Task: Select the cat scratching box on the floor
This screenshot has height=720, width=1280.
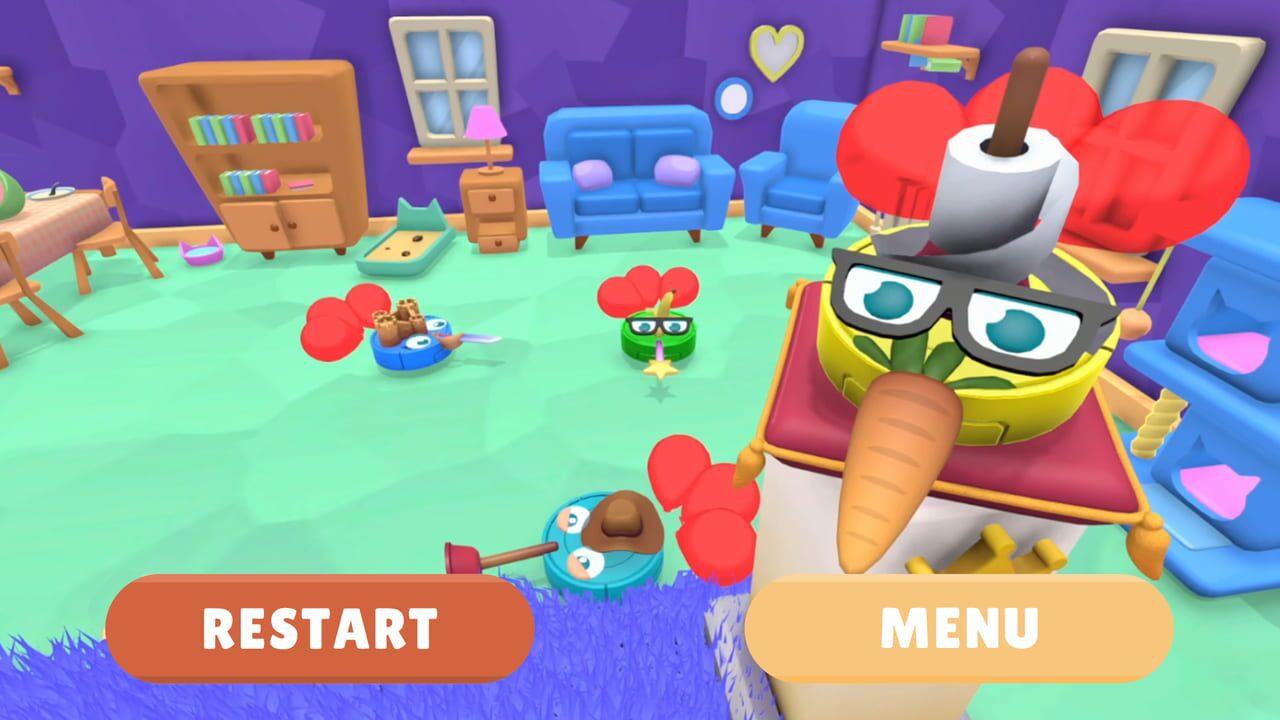Action: 405,245
